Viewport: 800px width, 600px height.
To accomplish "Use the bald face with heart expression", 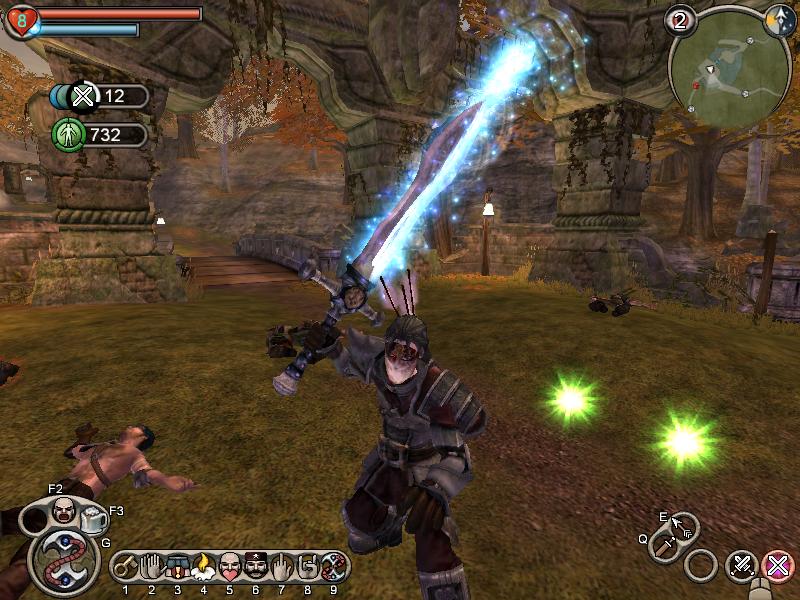I will coord(230,567).
